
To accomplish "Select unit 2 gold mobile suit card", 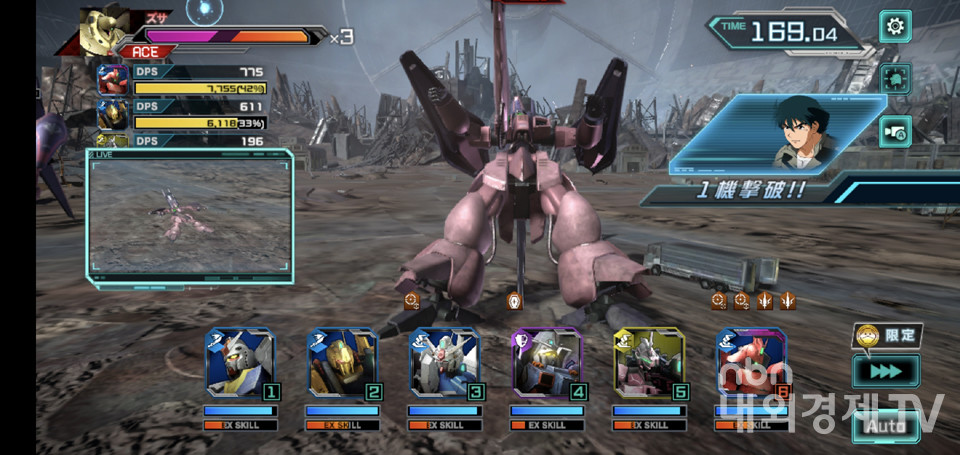I will click(x=342, y=363).
